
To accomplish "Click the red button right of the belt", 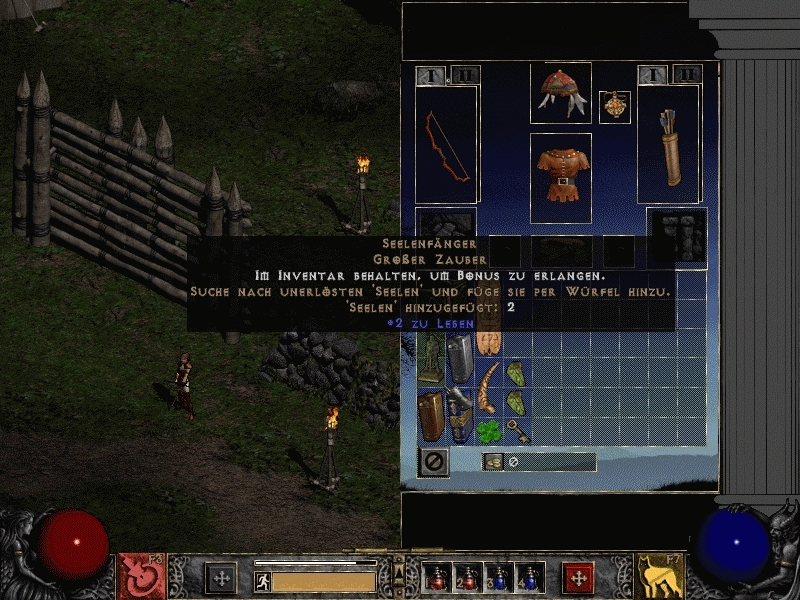I will pos(577,577).
